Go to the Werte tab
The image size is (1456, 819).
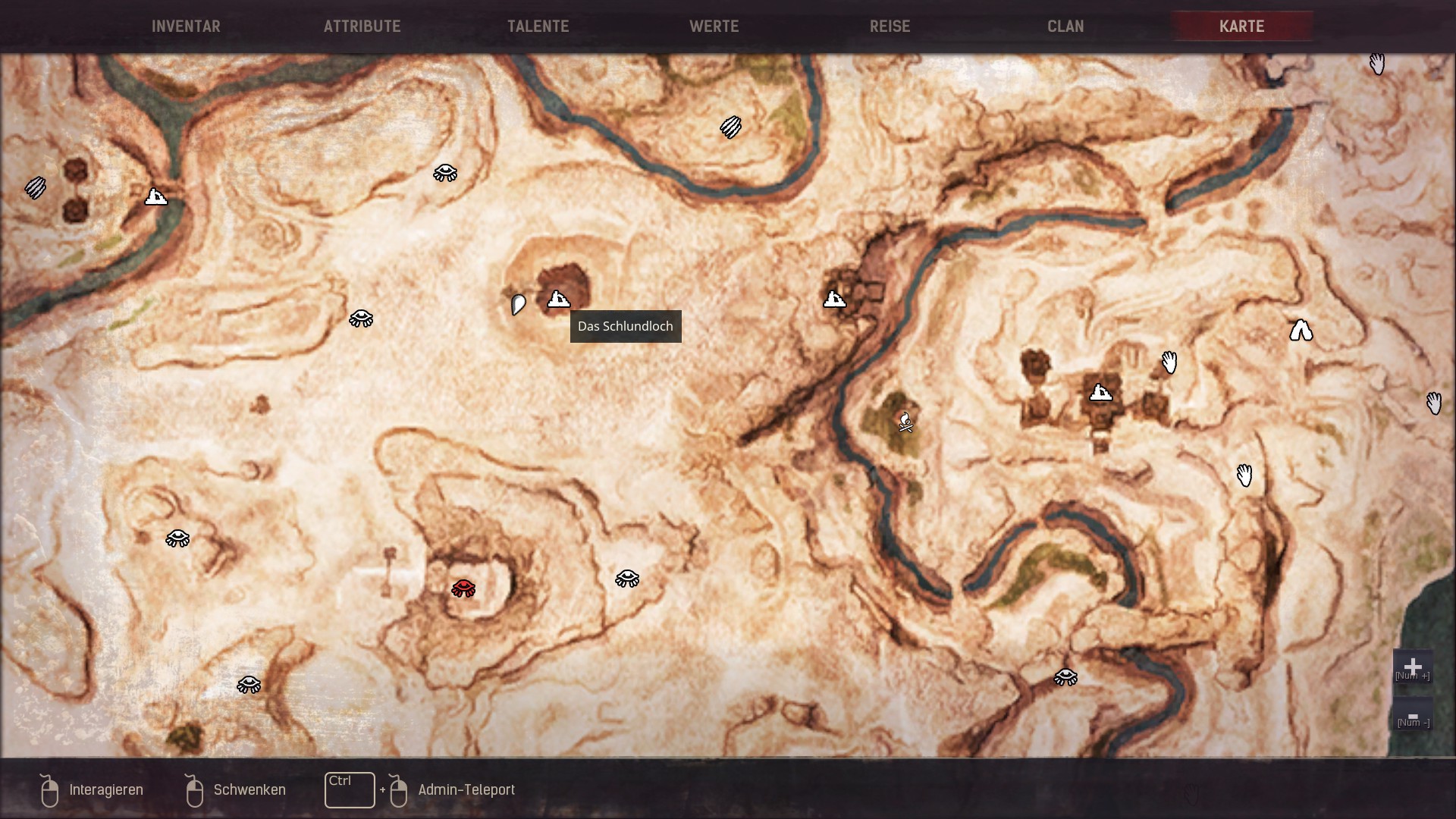[714, 27]
